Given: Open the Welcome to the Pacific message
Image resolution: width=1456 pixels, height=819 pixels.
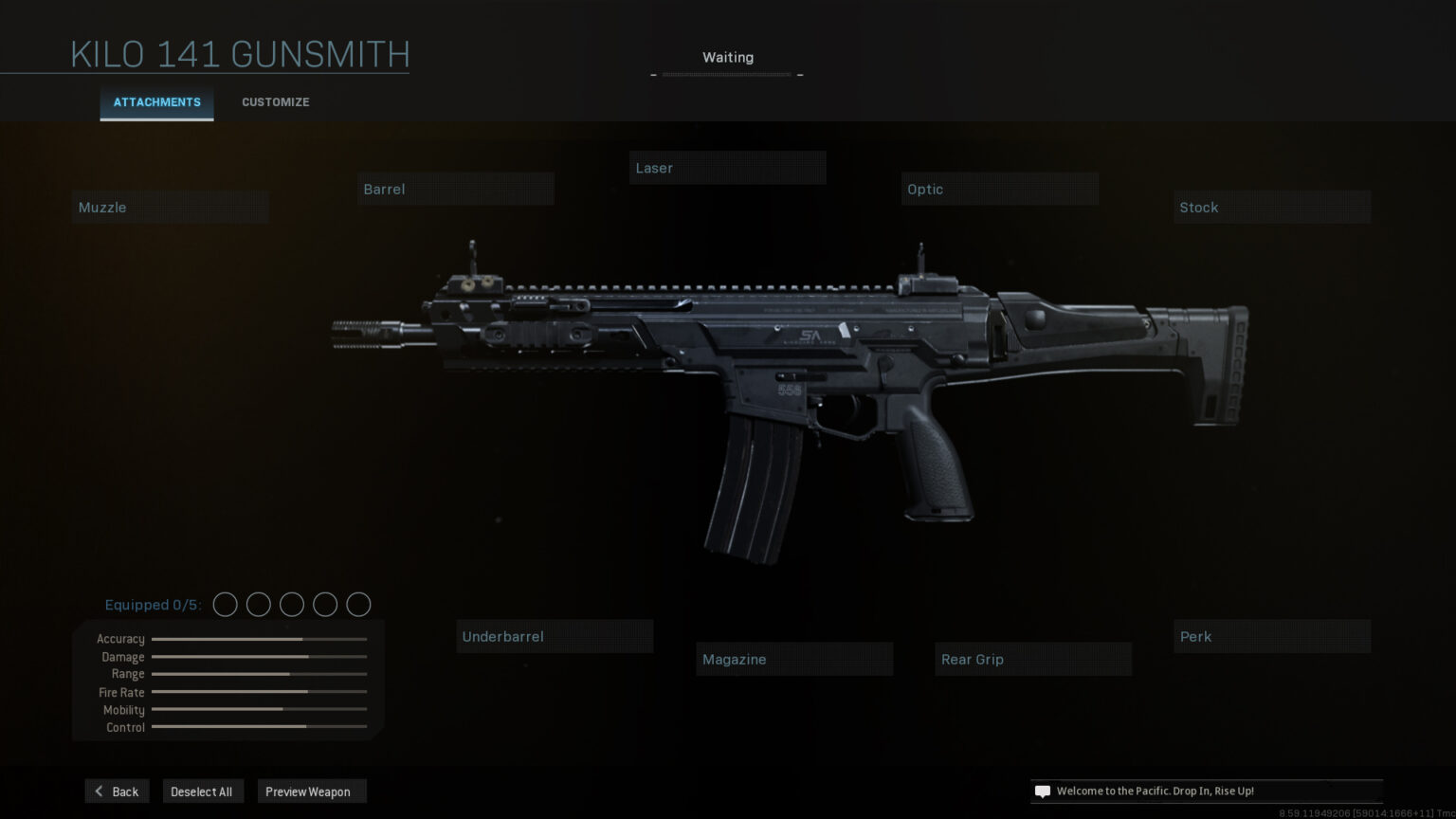Looking at the screenshot, I should 1205,792.
